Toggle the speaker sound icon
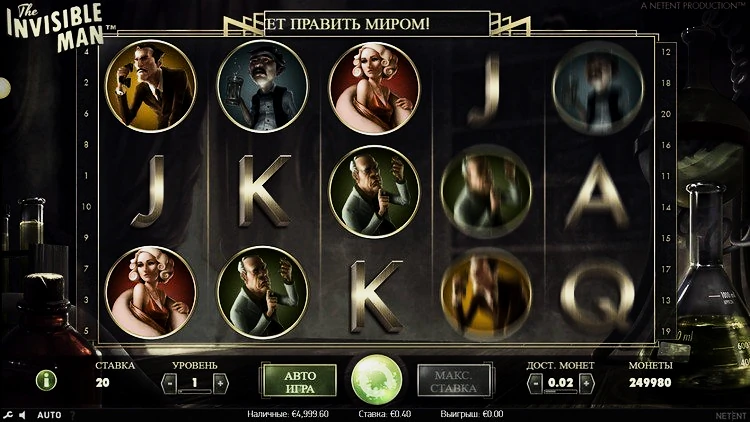Screen dimensions: 750x422 [21, 414]
